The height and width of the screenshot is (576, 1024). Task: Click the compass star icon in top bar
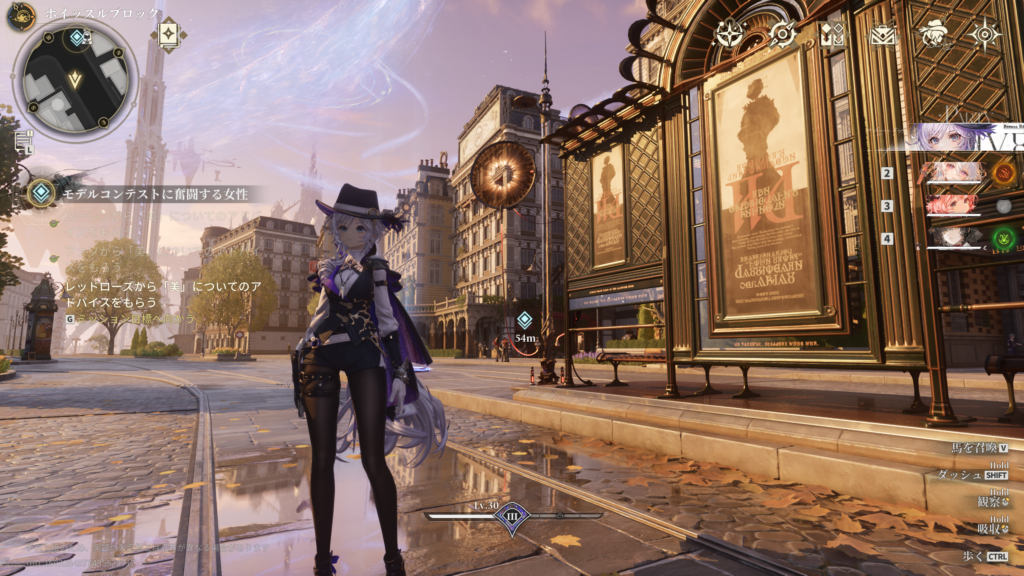coord(728,34)
